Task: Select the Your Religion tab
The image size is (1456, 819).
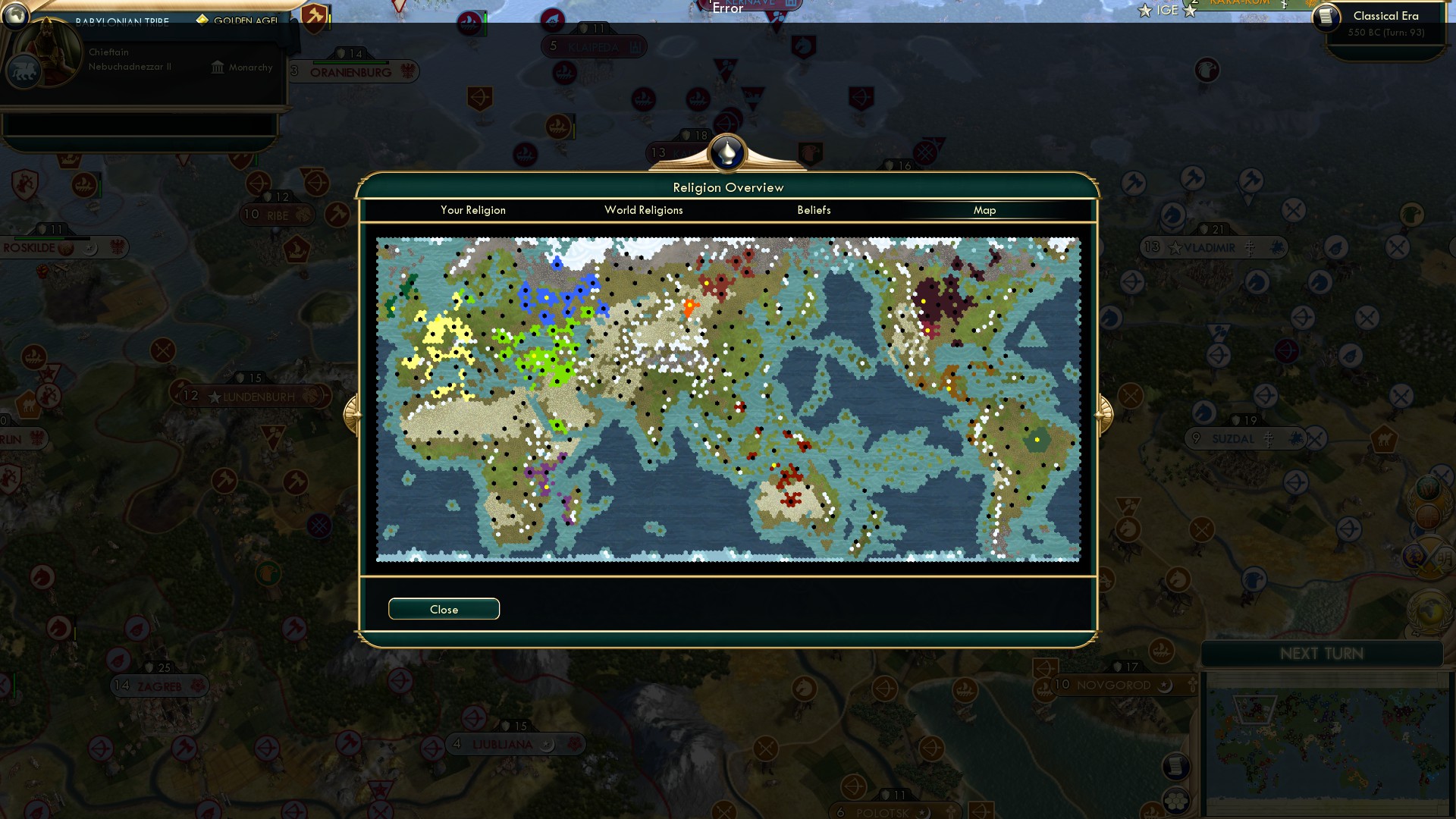Action: point(474,210)
